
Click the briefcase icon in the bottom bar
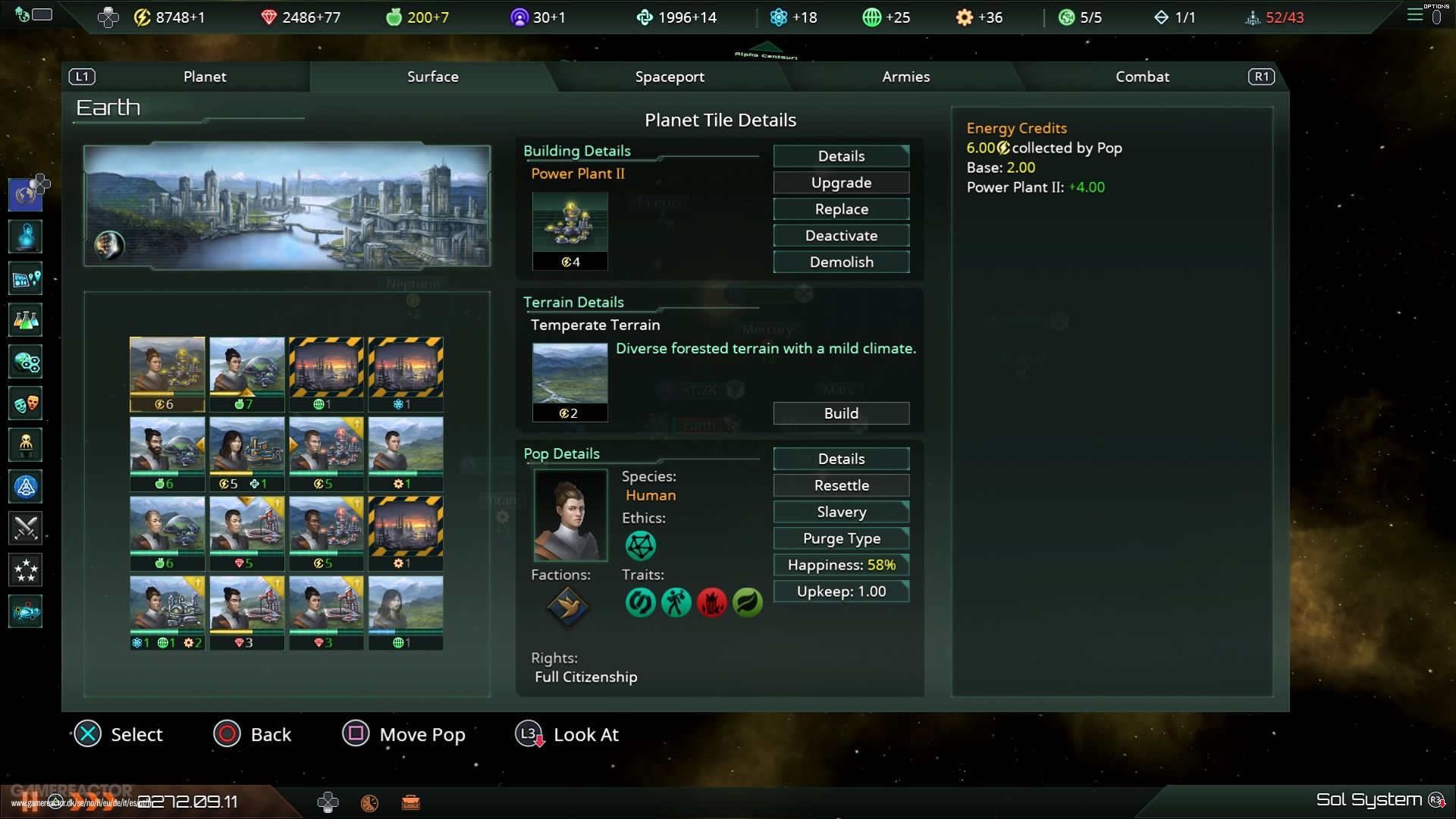click(x=412, y=802)
